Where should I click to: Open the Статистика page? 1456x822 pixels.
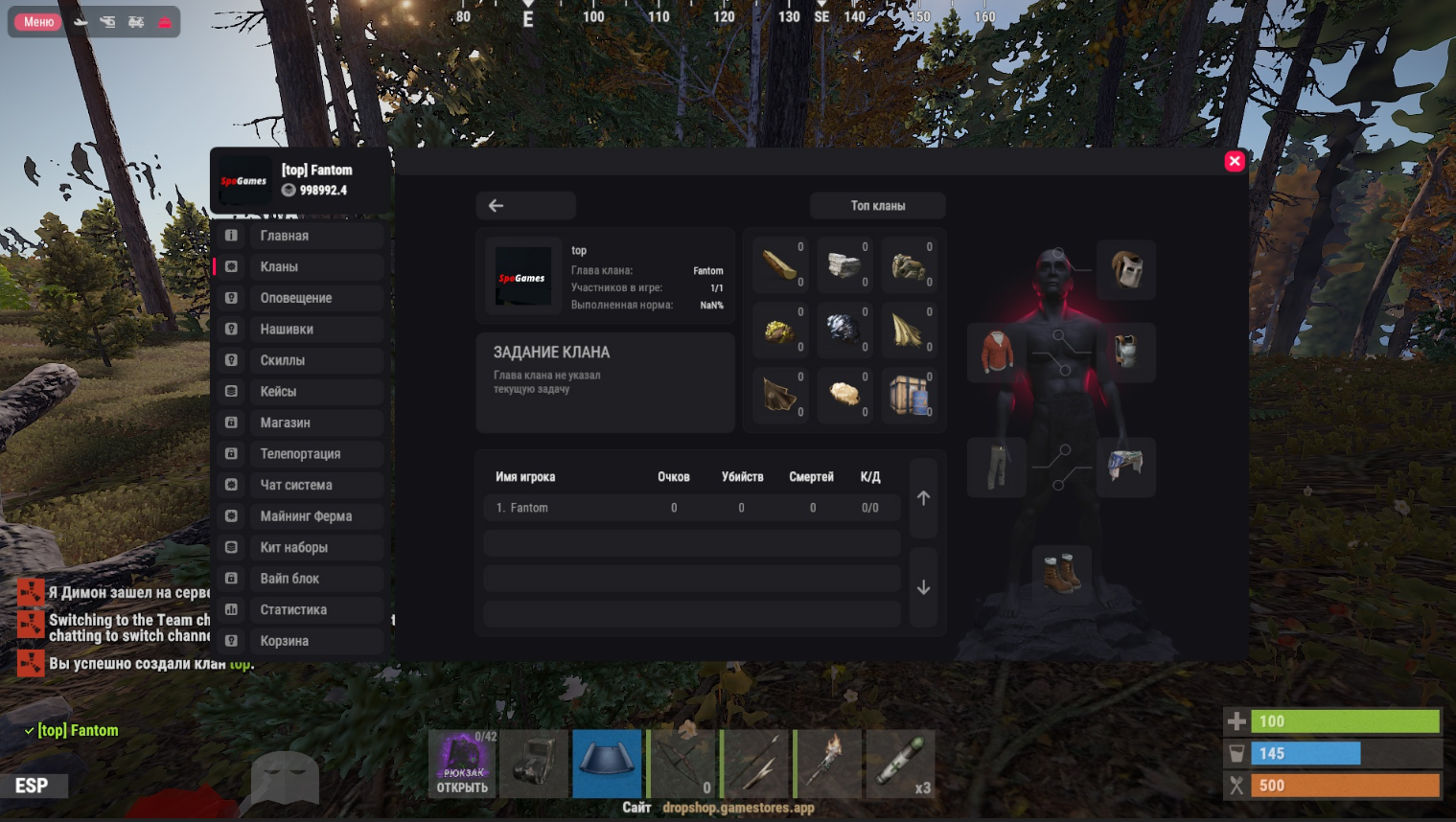click(299, 609)
